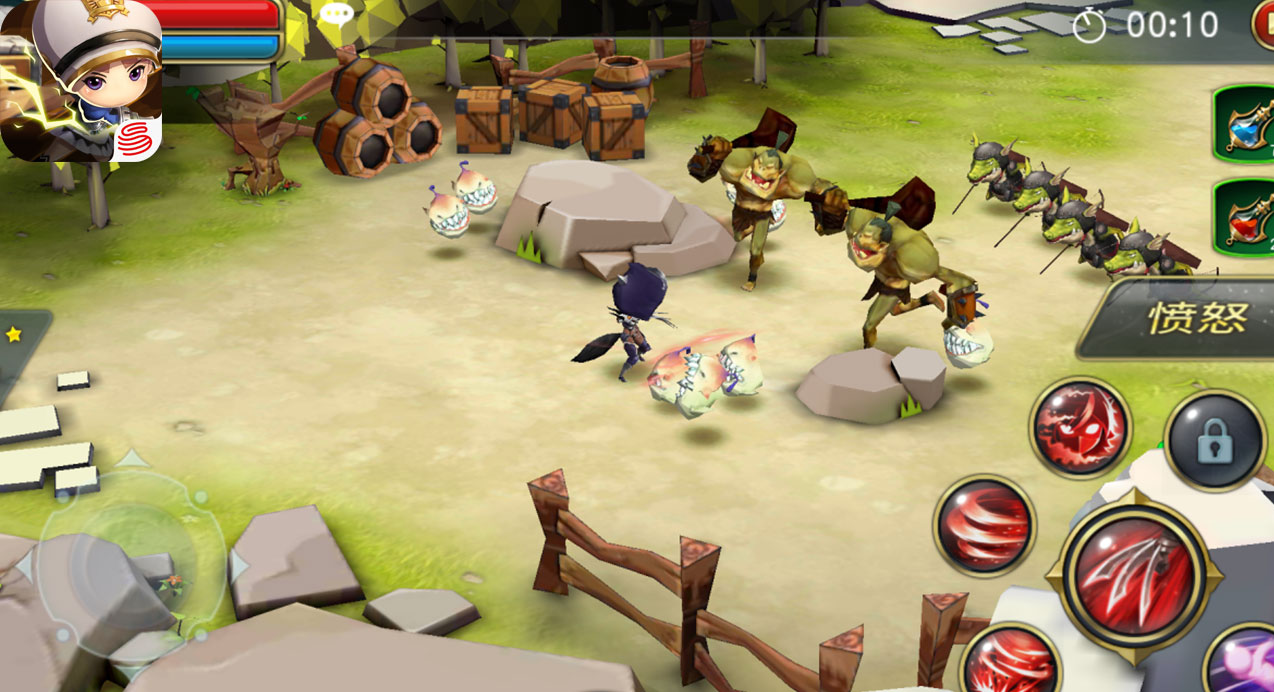The image size is (1274, 692).
Task: Cast the red slashing skill below the fence
Action: coord(1010,662)
